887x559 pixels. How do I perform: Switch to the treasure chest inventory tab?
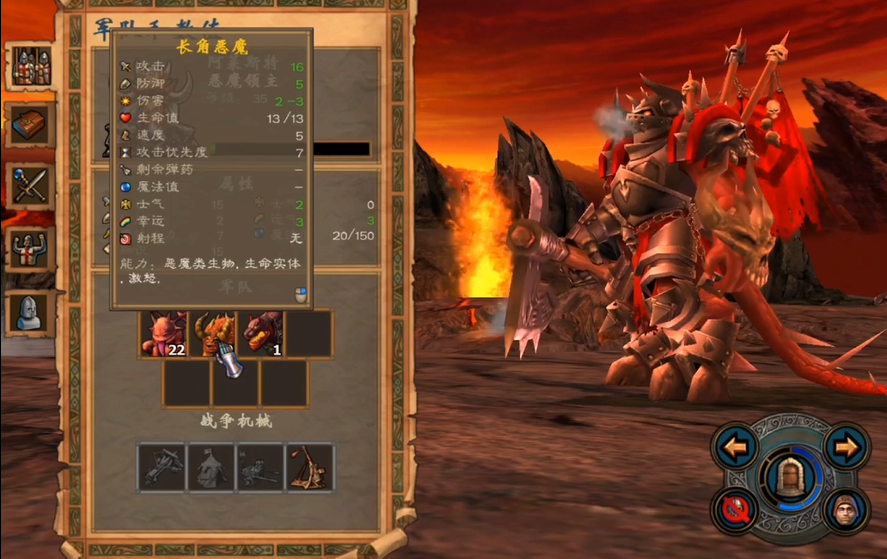30,125
